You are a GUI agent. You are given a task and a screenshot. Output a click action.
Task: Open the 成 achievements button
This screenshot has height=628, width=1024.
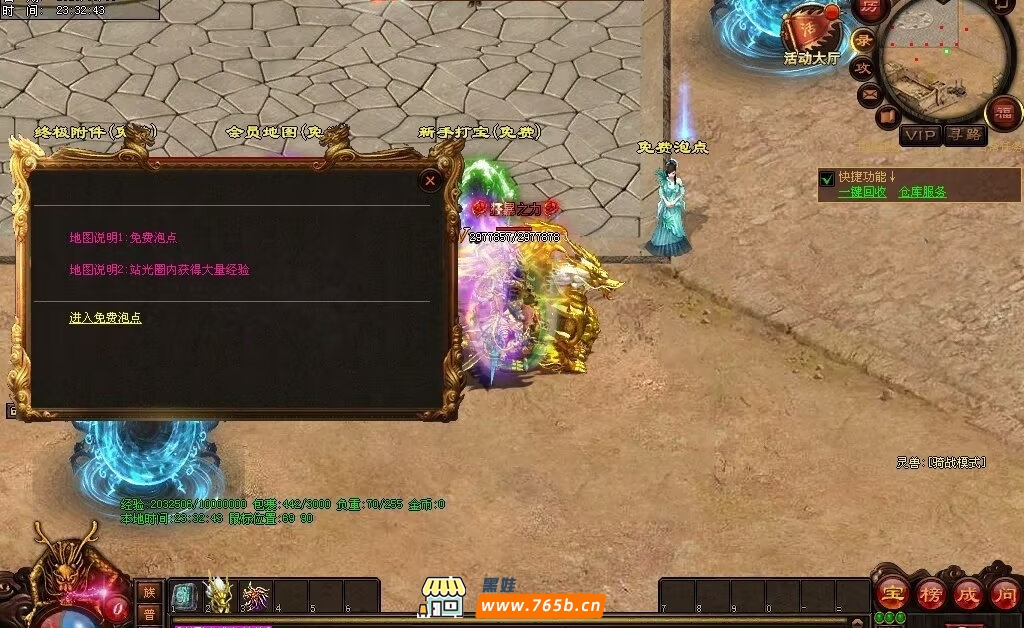tap(967, 594)
